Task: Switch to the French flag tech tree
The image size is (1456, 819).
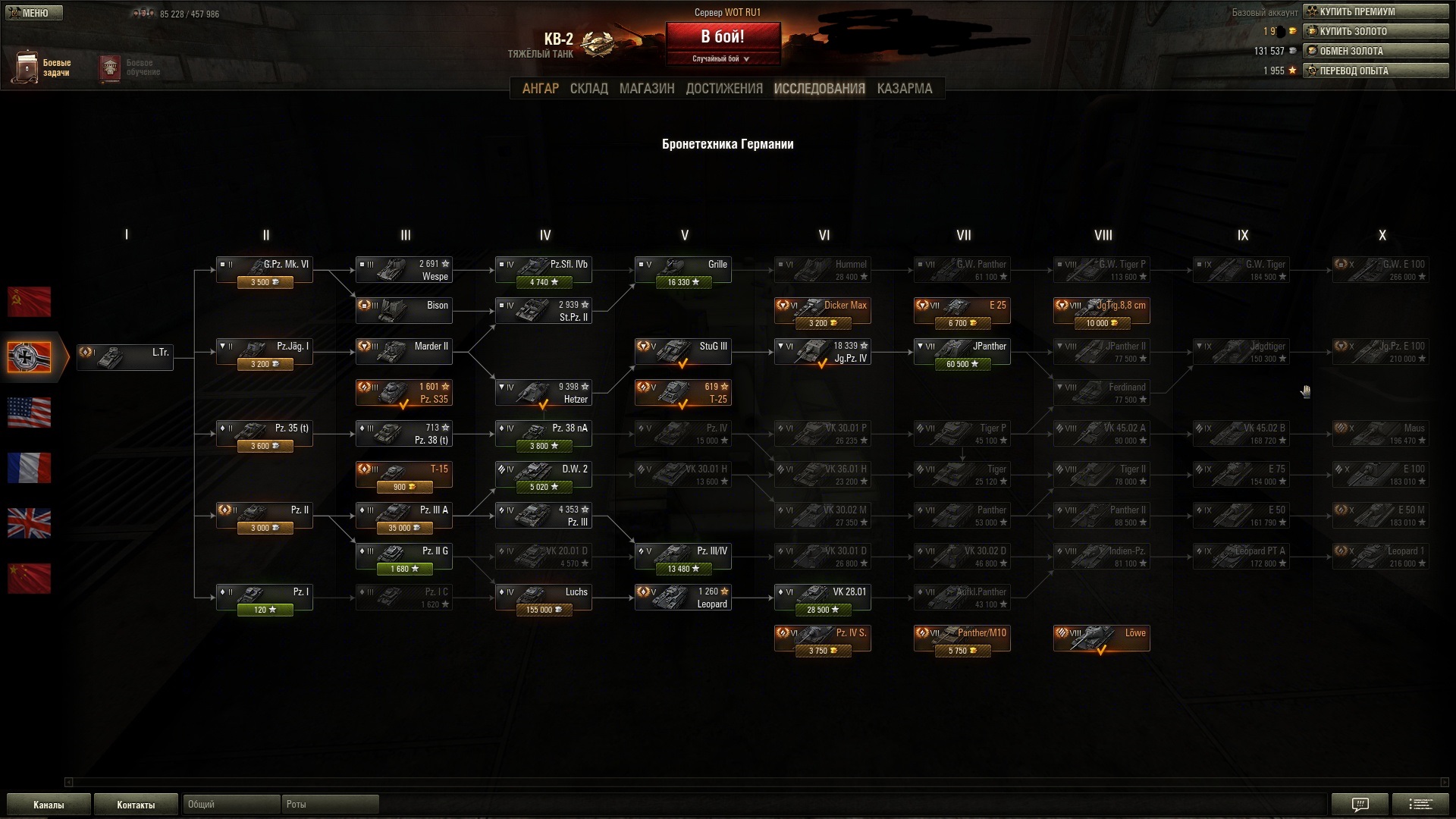Action: tap(30, 468)
